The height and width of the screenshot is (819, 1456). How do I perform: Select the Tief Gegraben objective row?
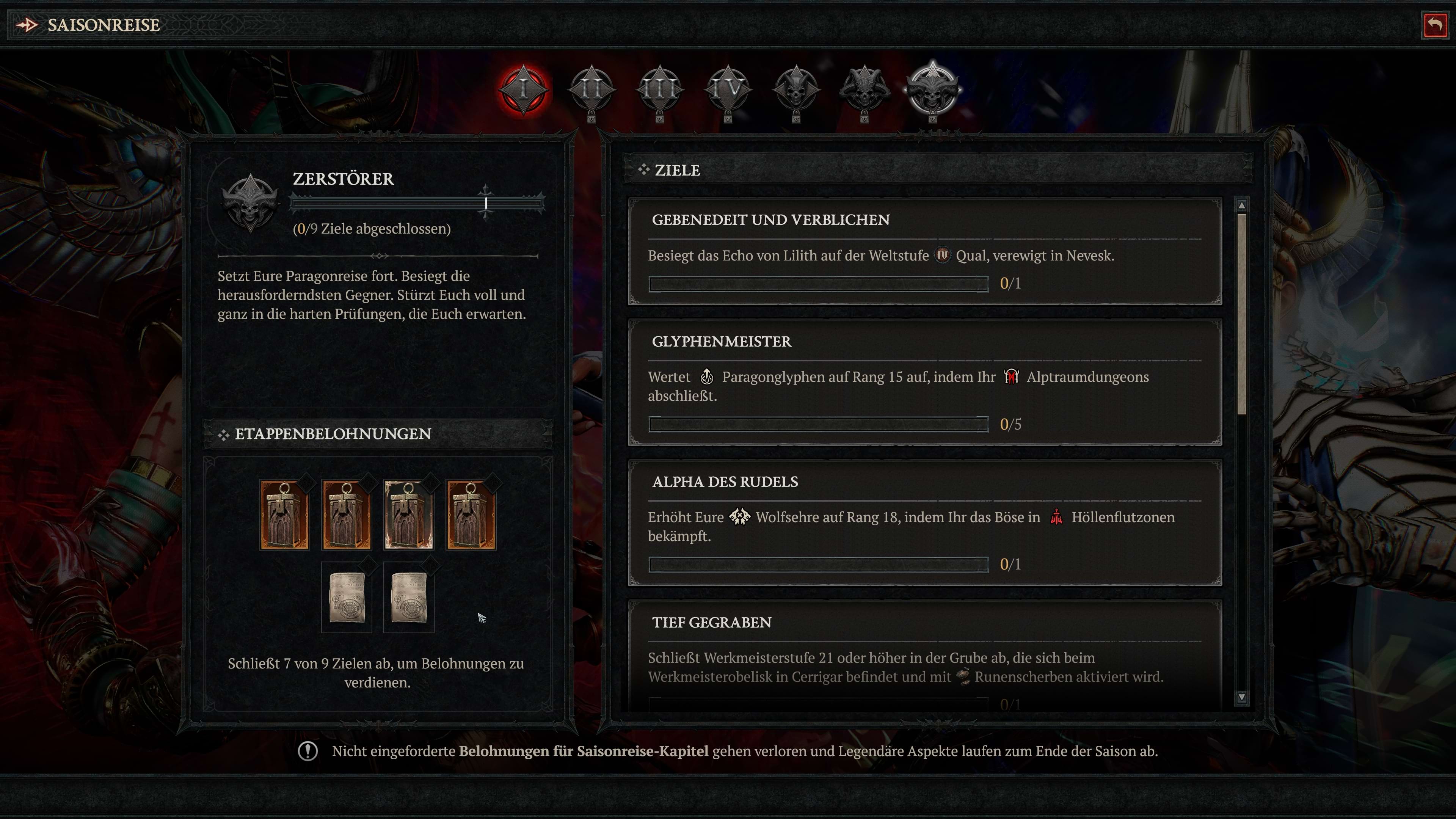tap(925, 656)
